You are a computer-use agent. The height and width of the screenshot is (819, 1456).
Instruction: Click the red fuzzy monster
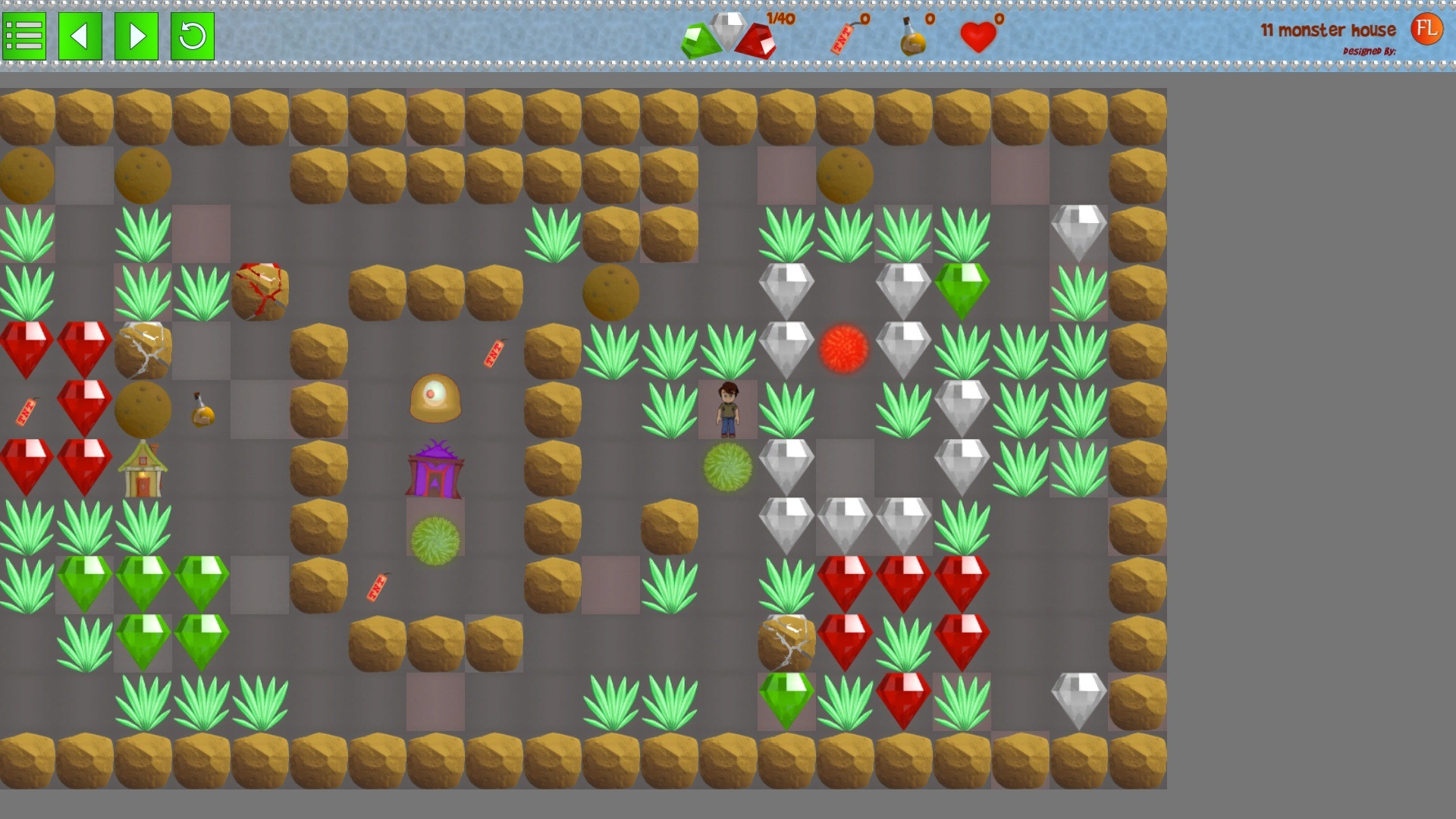844,349
